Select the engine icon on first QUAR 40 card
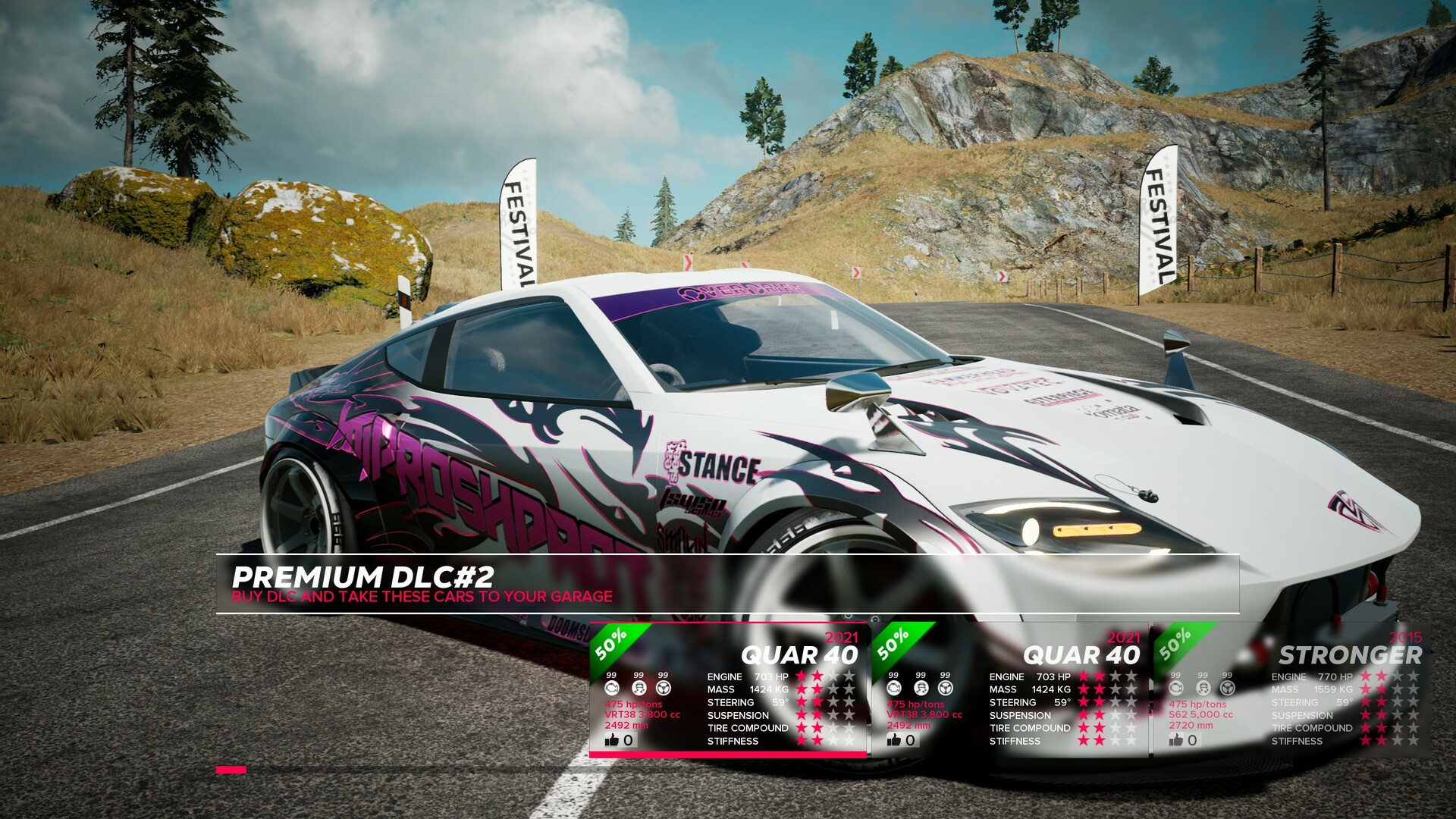 (612, 689)
